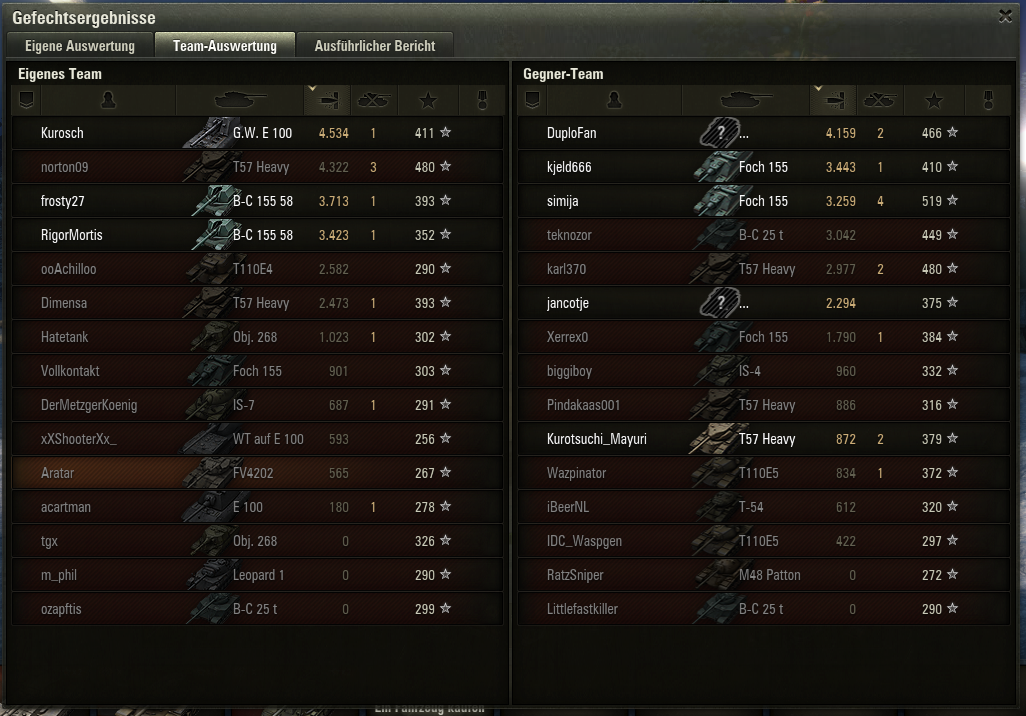1026x716 pixels.
Task: Open the Ausführlicher Bericht tab
Action: [x=374, y=46]
